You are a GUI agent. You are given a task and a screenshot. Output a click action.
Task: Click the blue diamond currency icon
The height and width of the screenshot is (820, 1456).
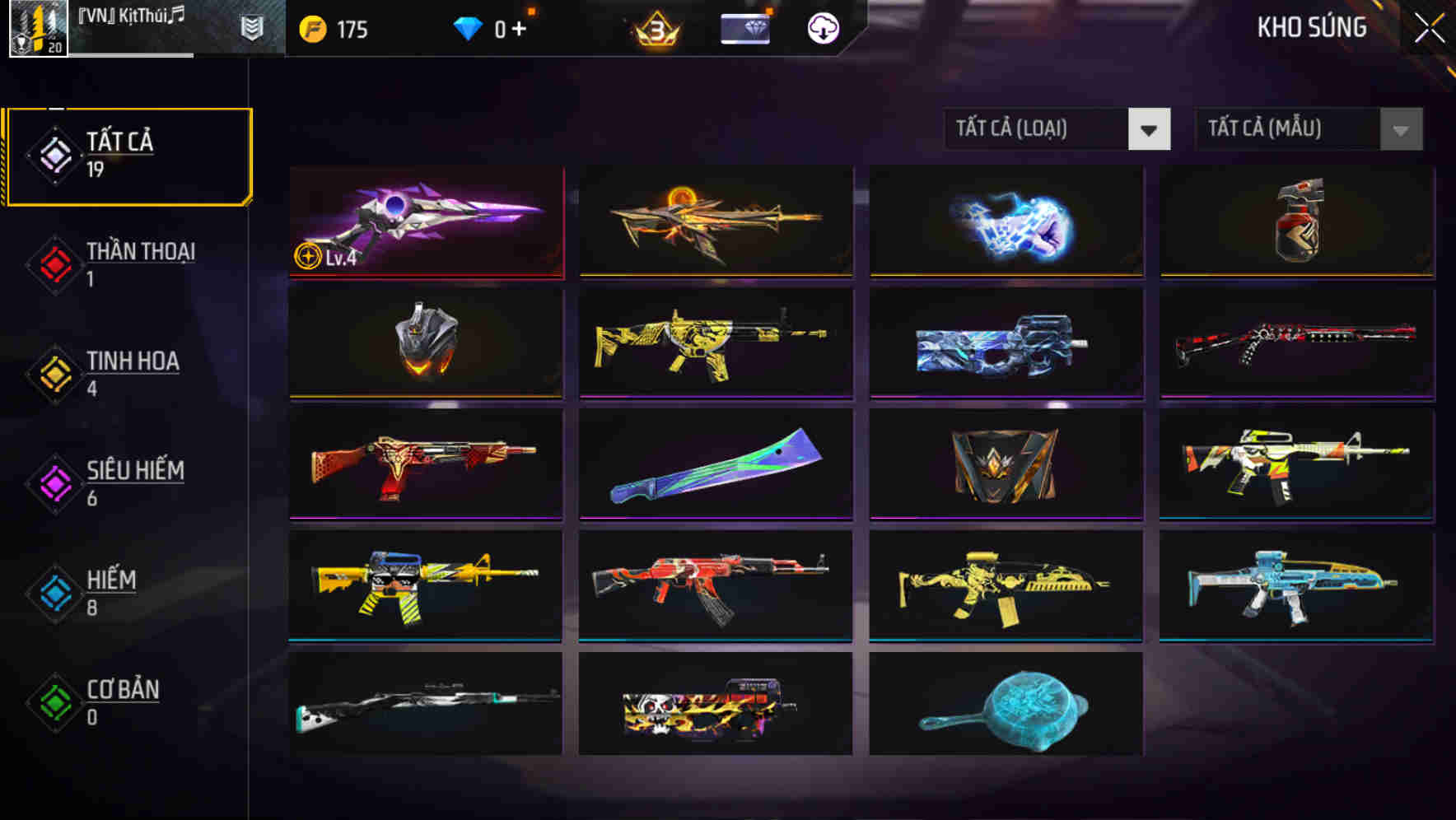tap(468, 27)
